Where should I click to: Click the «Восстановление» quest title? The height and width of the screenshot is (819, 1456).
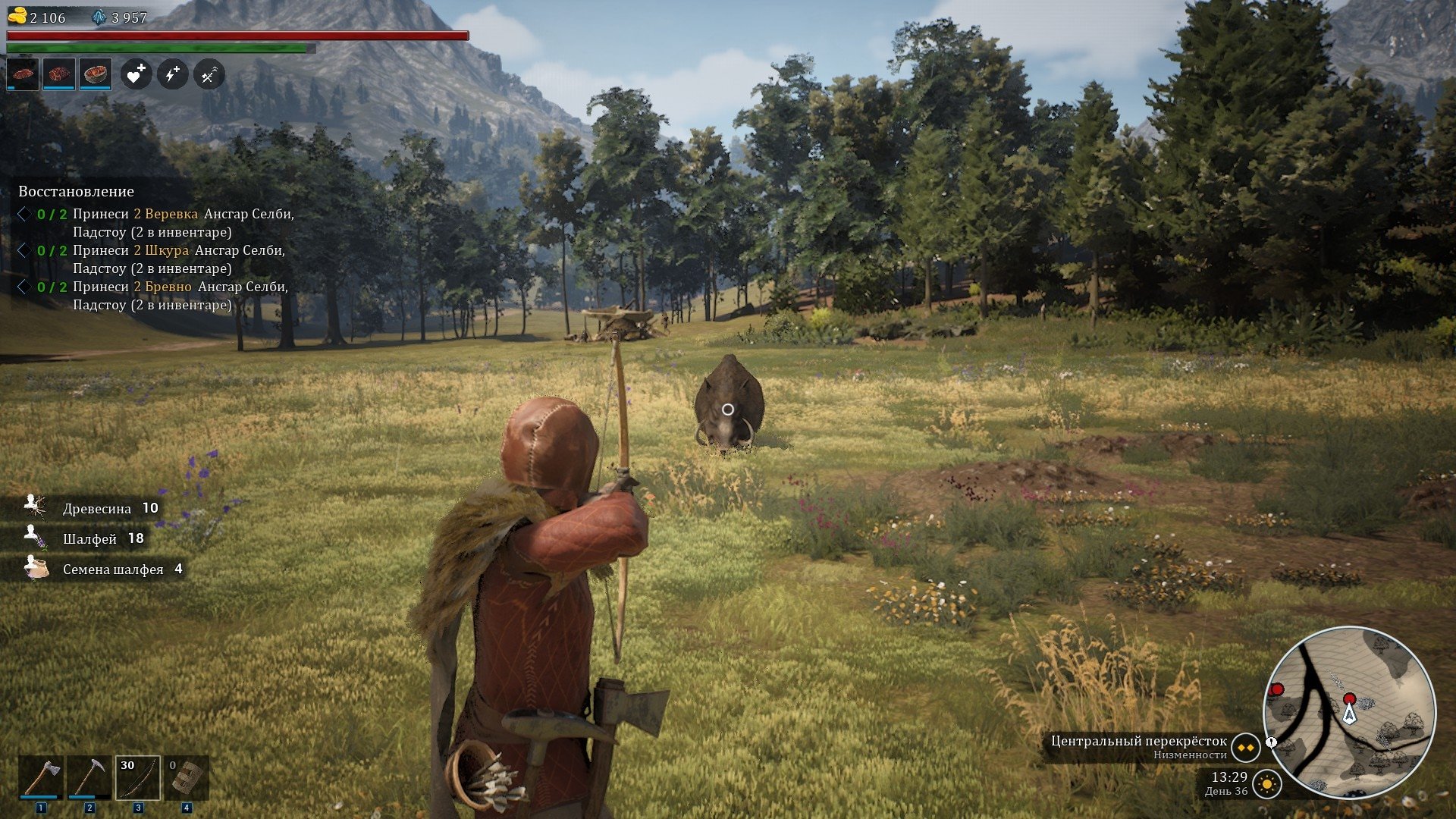pyautogui.click(x=76, y=192)
